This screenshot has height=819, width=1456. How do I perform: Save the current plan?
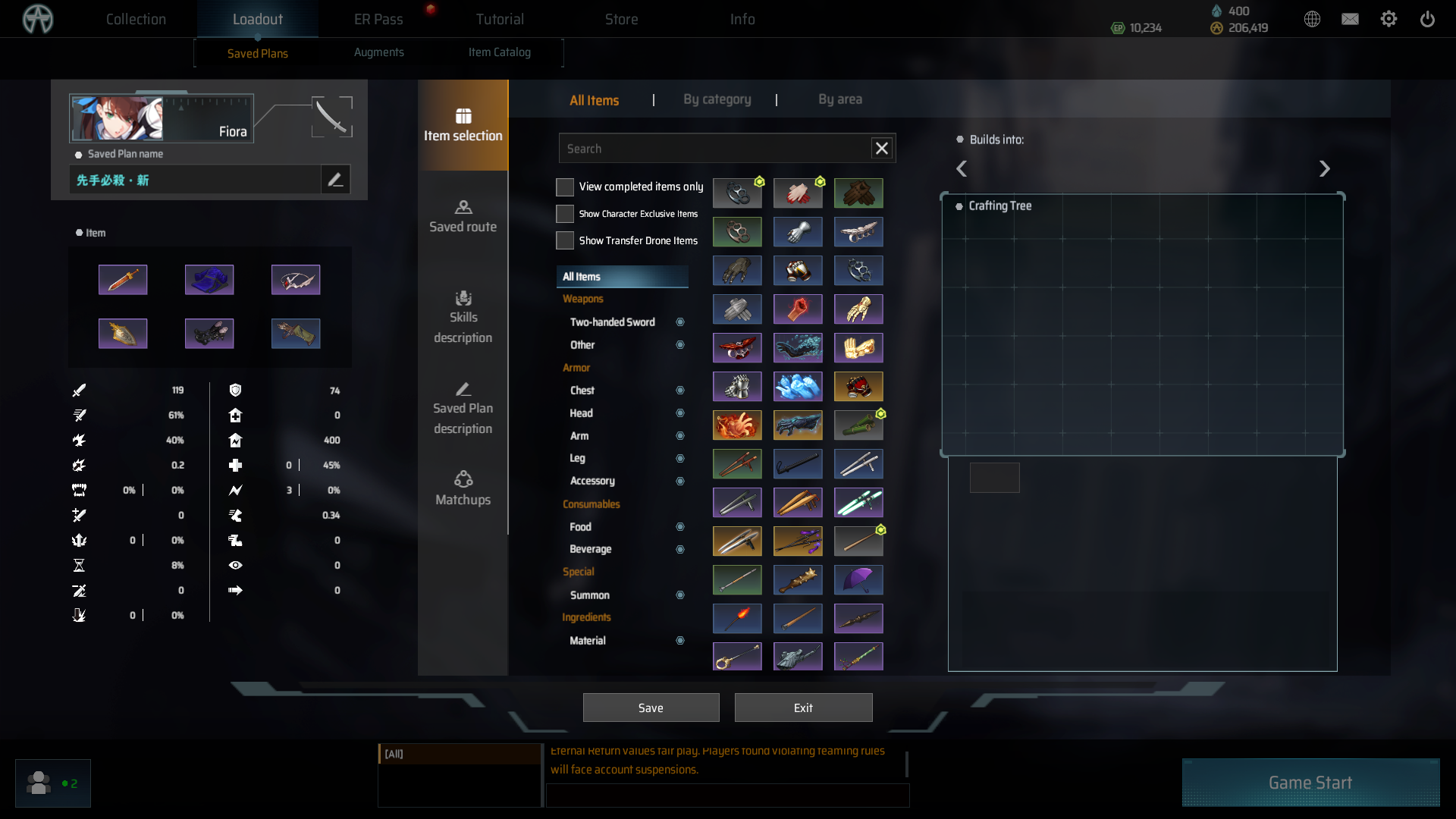point(651,708)
